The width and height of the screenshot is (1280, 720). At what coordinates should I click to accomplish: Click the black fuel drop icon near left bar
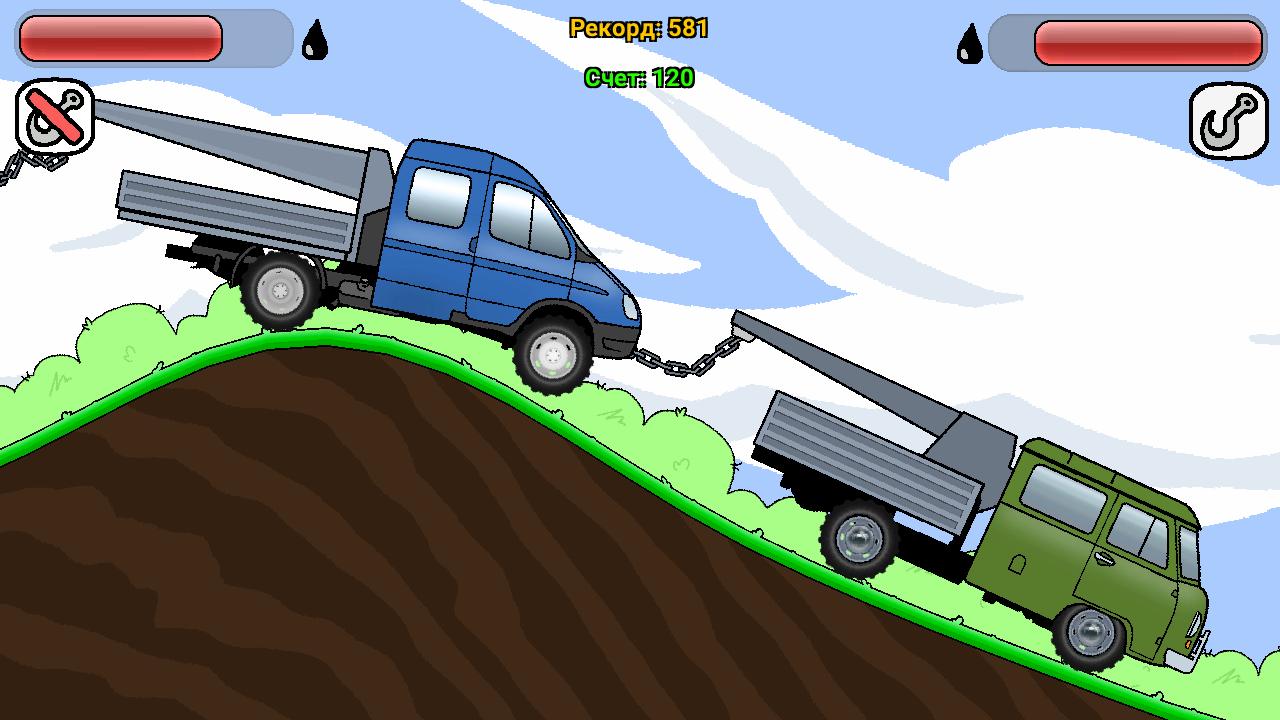pyautogui.click(x=314, y=40)
